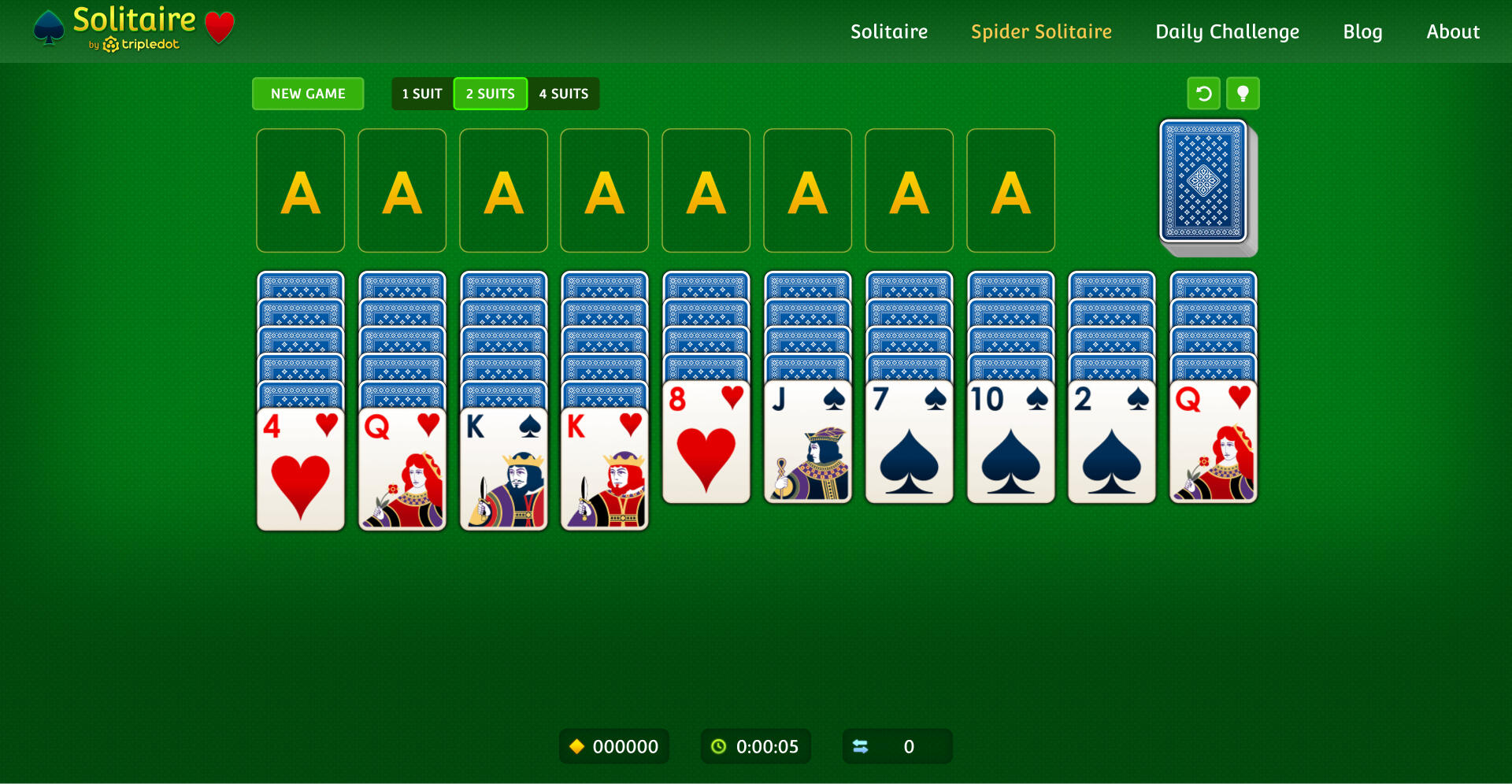1512x784 pixels.
Task: Open the Blog page
Action: tap(1362, 31)
